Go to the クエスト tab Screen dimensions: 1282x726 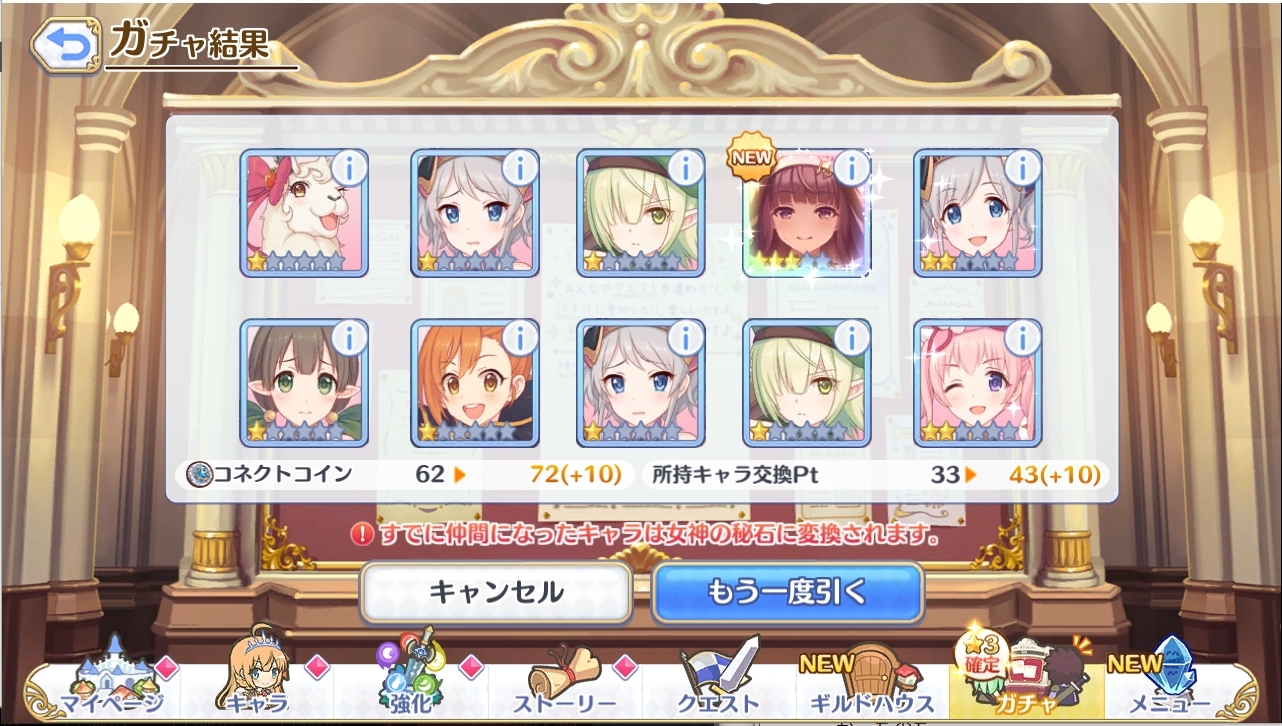click(x=718, y=685)
